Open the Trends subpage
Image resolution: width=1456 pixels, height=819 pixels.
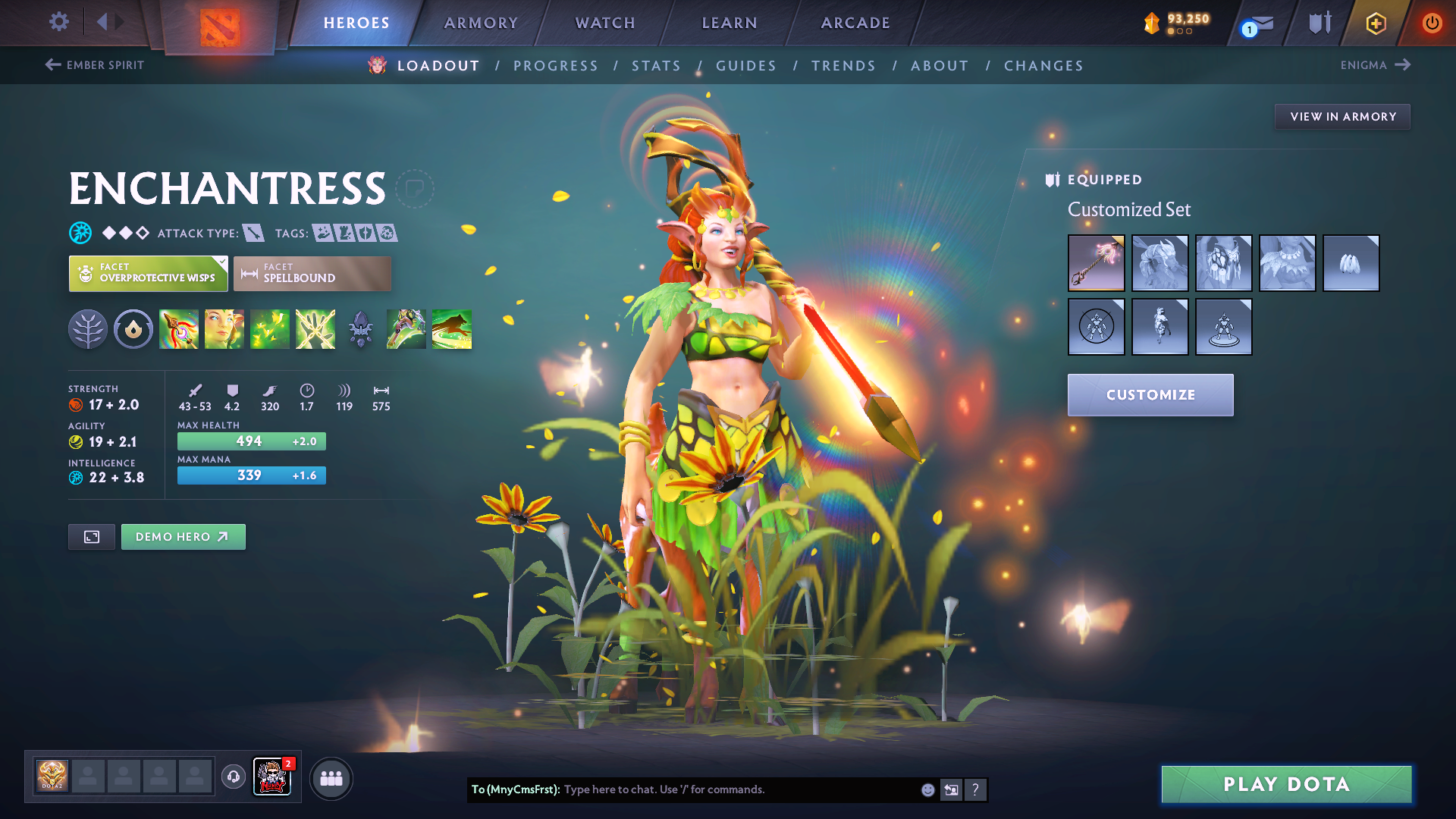tap(843, 66)
